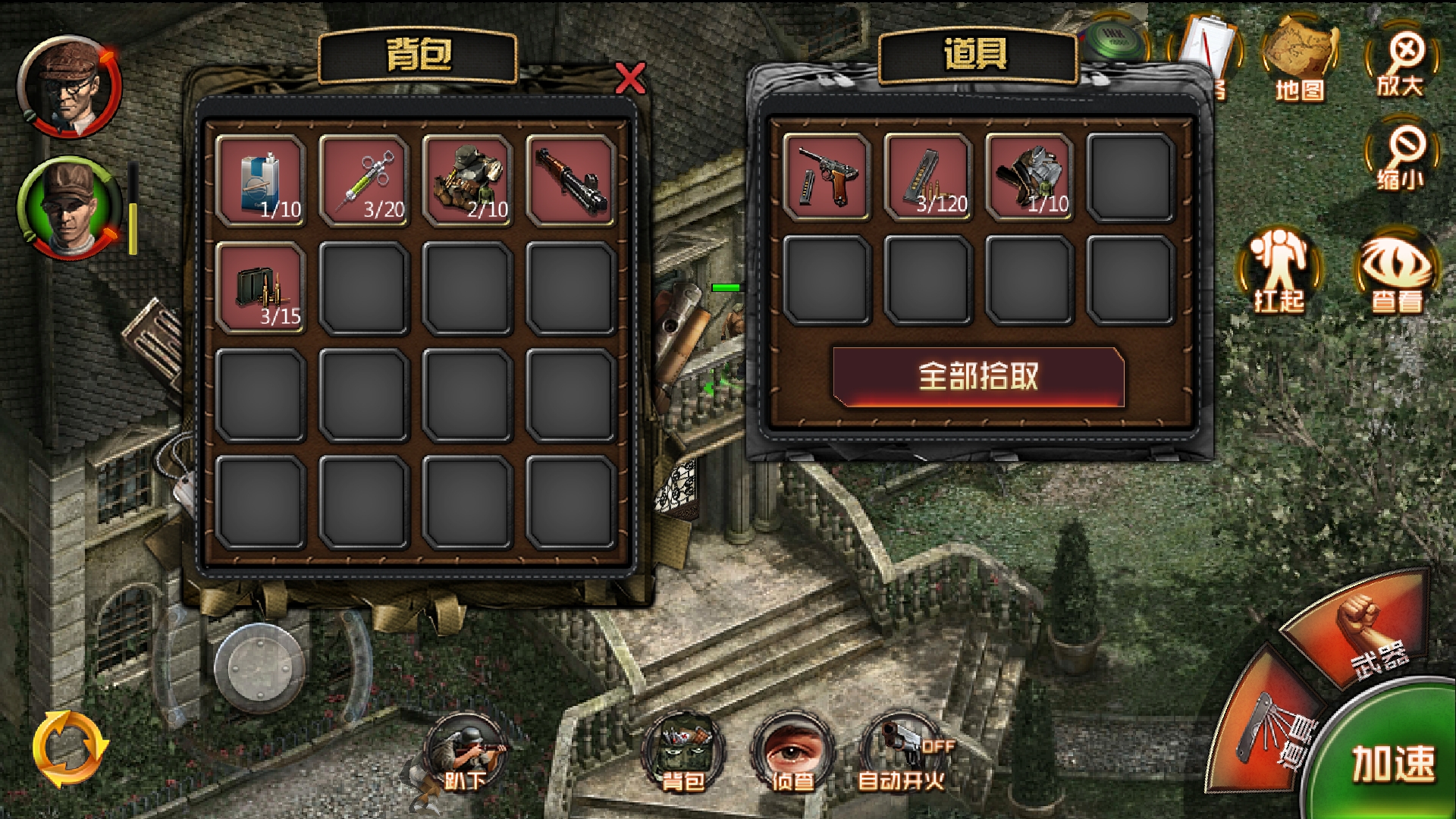Activate the 侦查 scout eye button

point(792,751)
